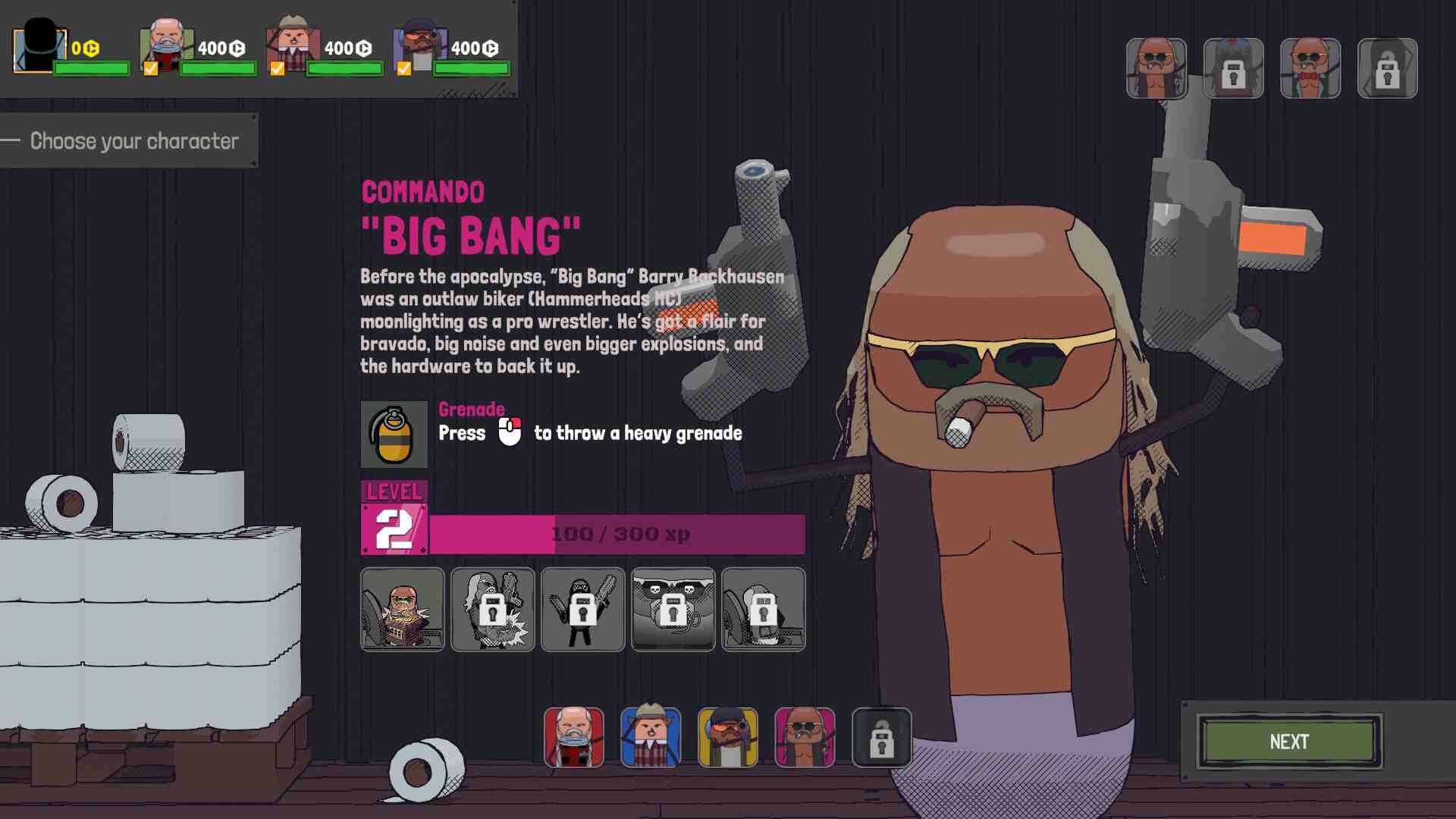The image size is (1456, 819).
Task: Select the red bow tie skin
Action: 1310,68
